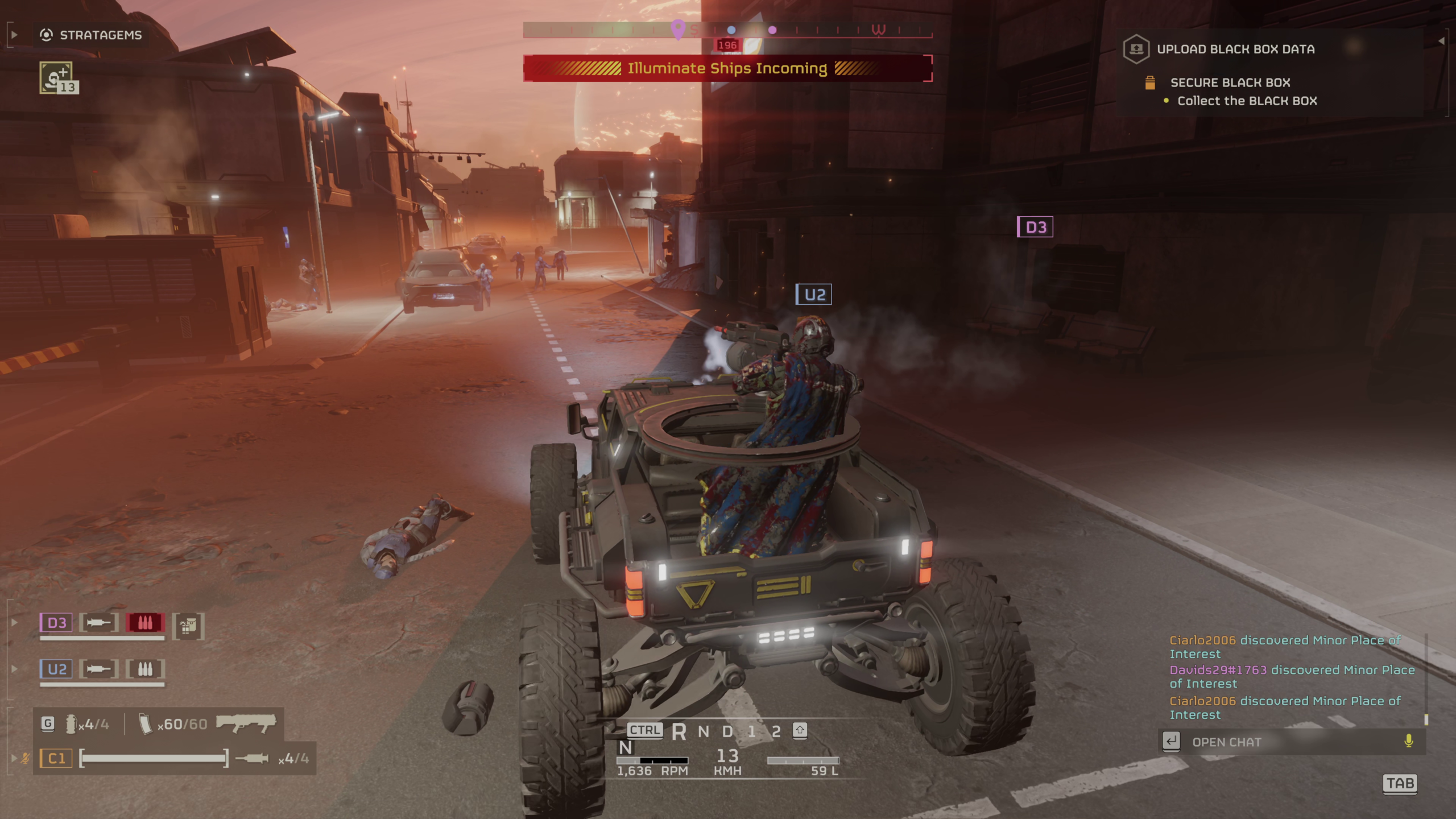Image resolution: width=1456 pixels, height=819 pixels.
Task: Click D3's red ammo status icon
Action: pyautogui.click(x=145, y=623)
